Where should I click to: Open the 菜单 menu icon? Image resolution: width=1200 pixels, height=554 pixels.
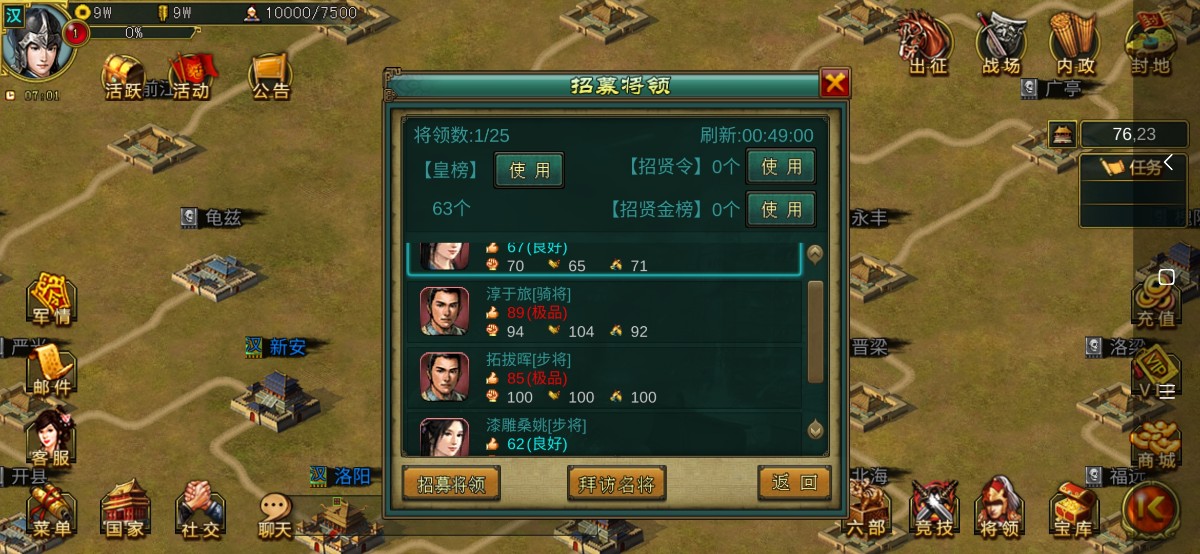pyautogui.click(x=52, y=511)
